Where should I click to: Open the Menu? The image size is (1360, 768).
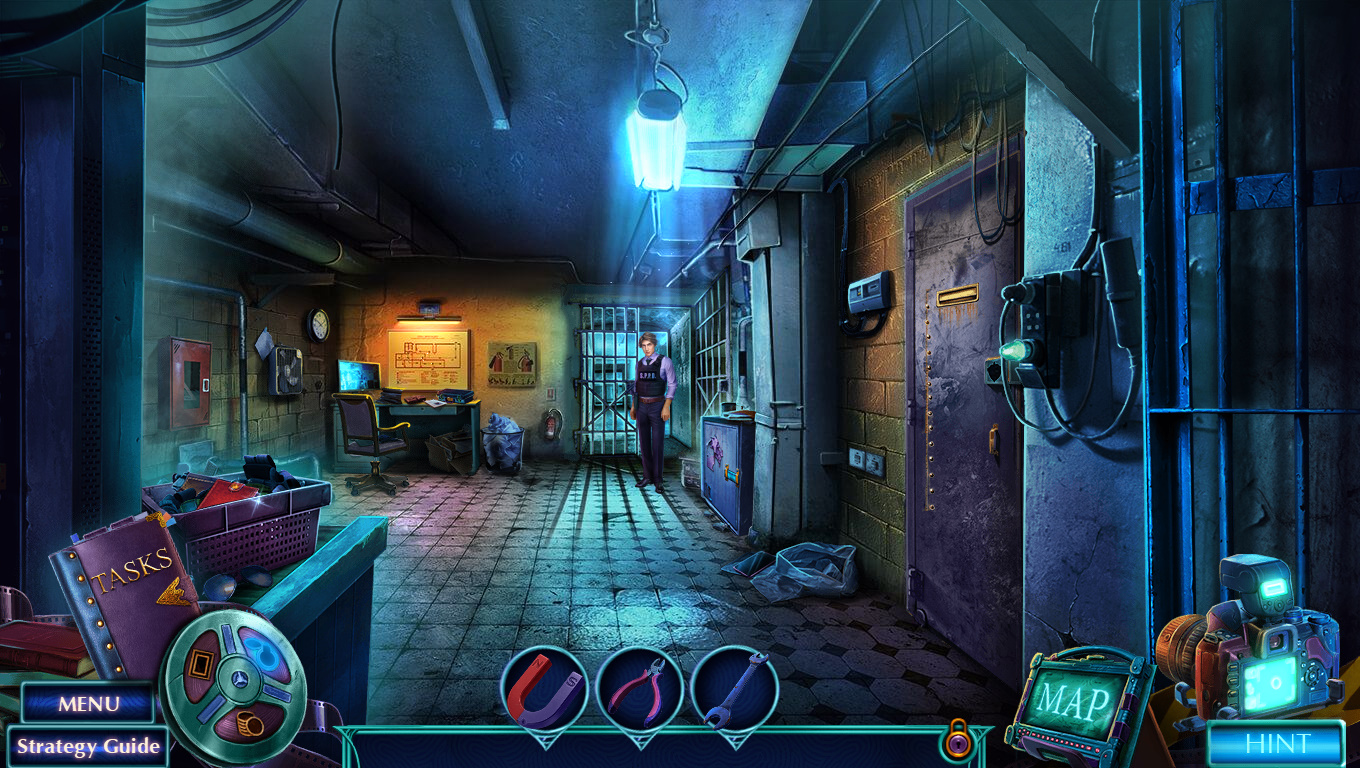[x=88, y=703]
